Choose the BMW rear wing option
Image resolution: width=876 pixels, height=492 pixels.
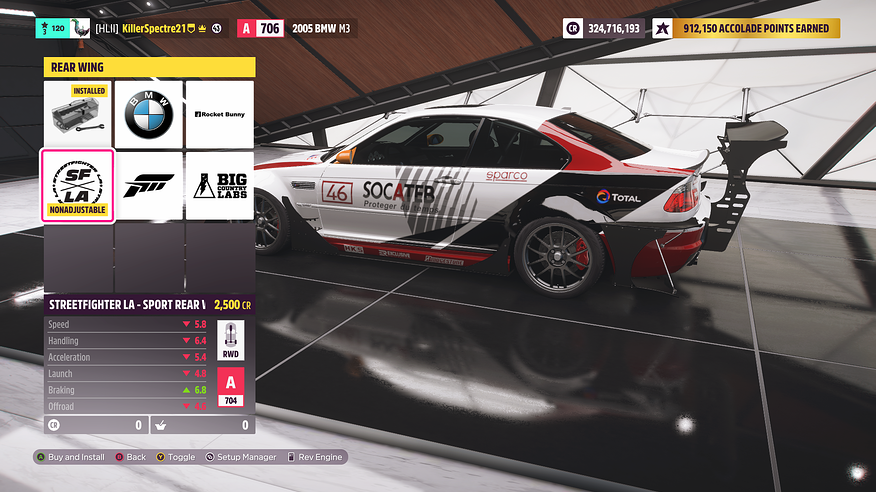(x=148, y=115)
